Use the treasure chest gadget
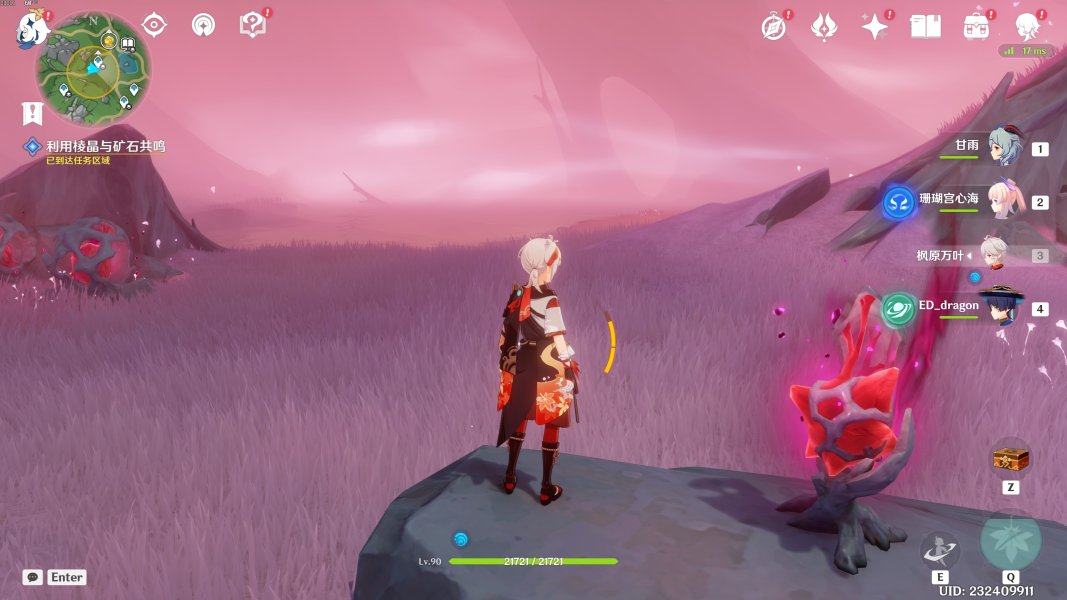 pyautogui.click(x=1010, y=459)
